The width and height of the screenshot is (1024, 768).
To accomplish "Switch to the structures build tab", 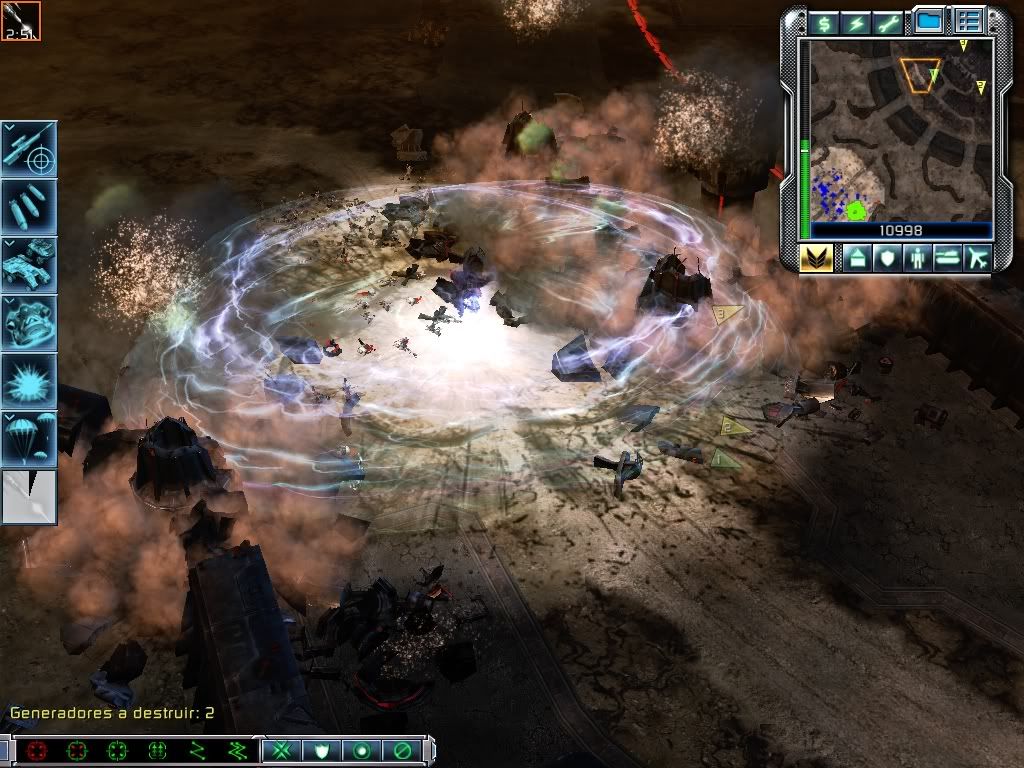I will pyautogui.click(x=857, y=258).
